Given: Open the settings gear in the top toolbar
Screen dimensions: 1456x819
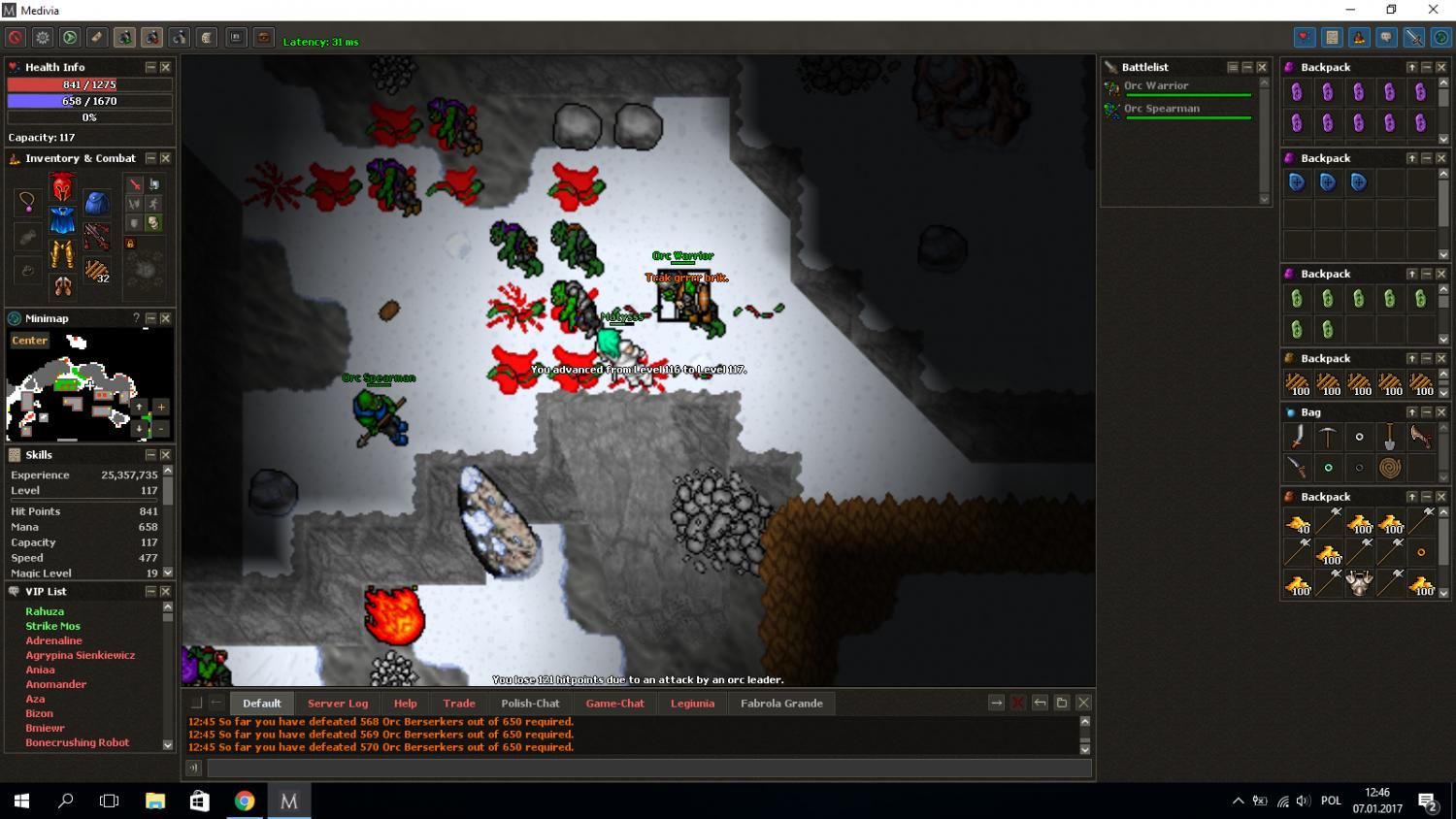Looking at the screenshot, I should [x=43, y=38].
